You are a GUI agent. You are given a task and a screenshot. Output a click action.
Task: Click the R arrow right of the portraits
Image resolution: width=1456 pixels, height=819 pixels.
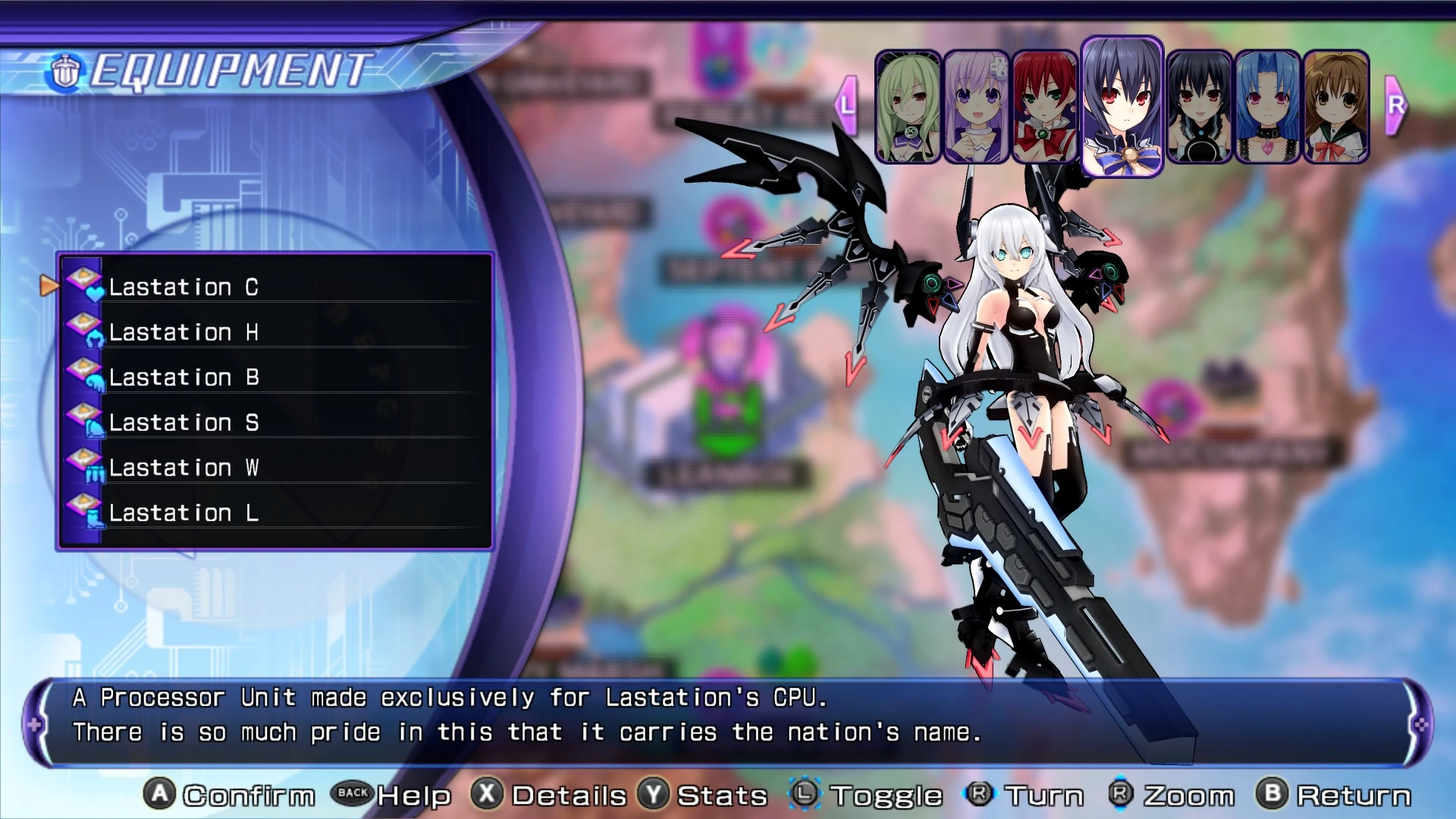point(1394,105)
